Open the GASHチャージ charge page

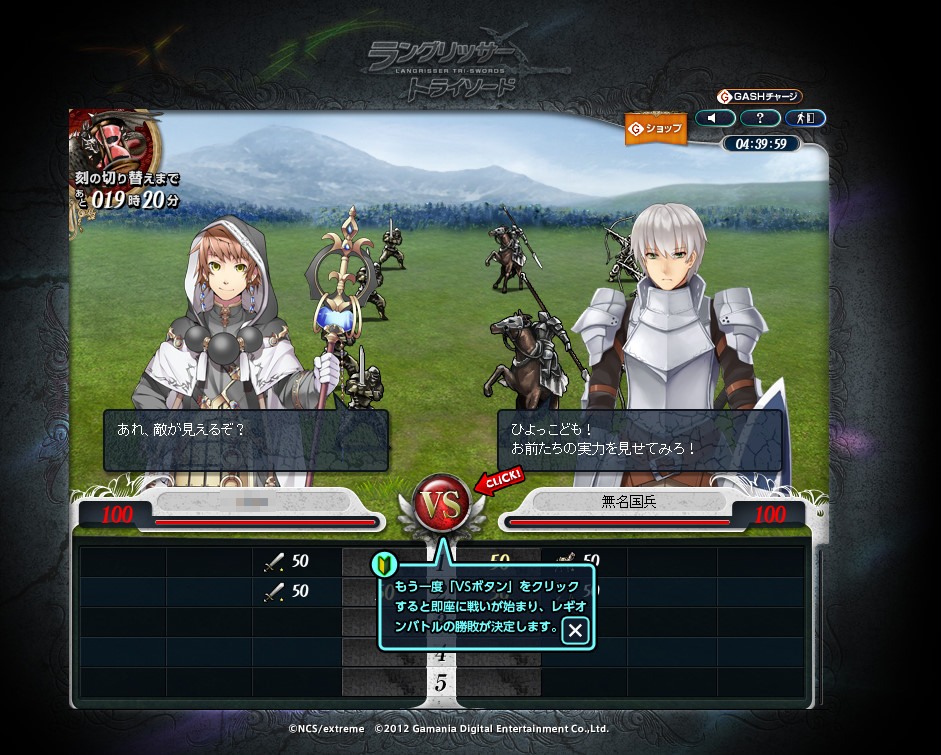pyautogui.click(x=760, y=97)
